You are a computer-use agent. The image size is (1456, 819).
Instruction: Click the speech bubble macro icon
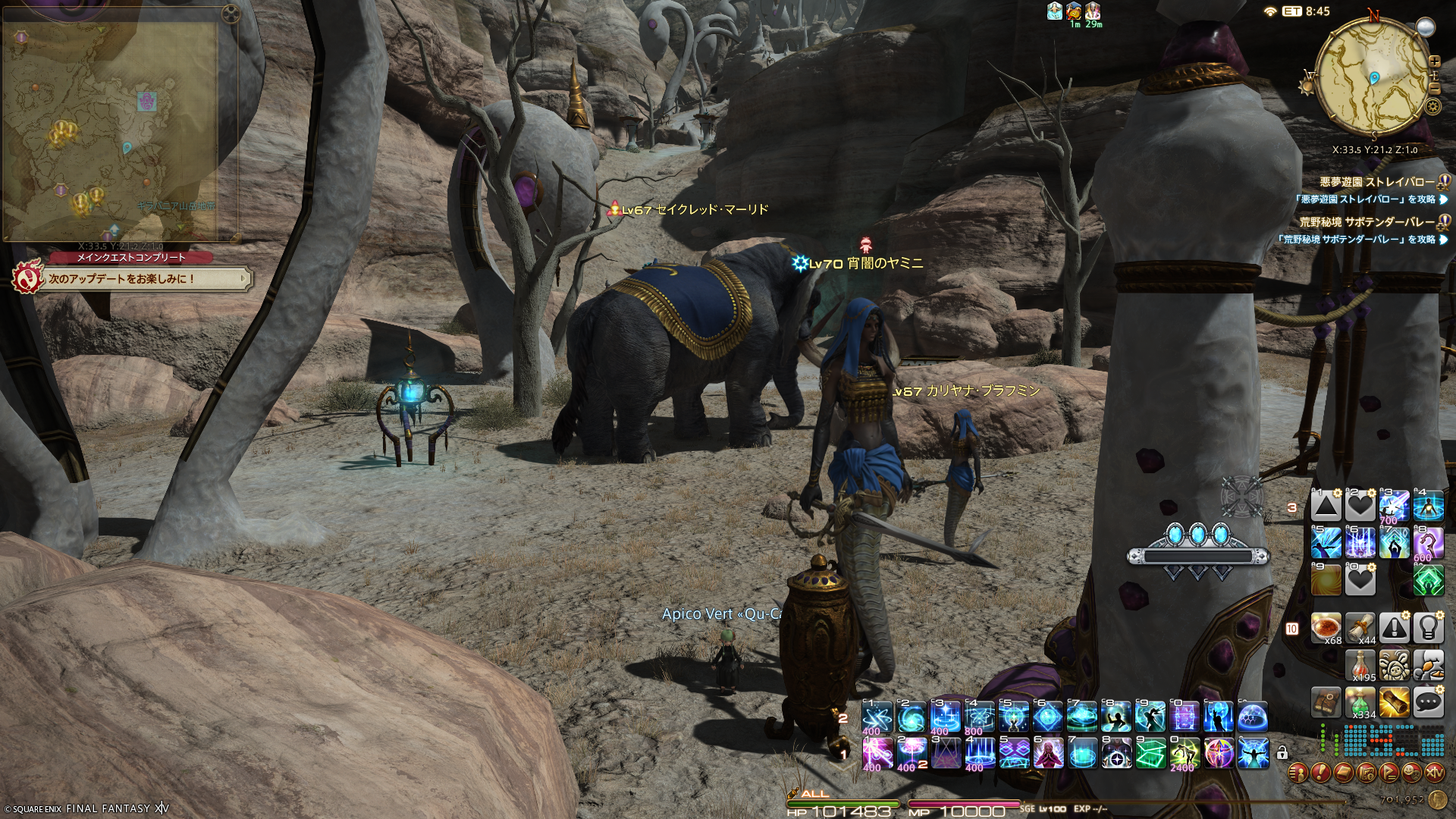[1429, 702]
